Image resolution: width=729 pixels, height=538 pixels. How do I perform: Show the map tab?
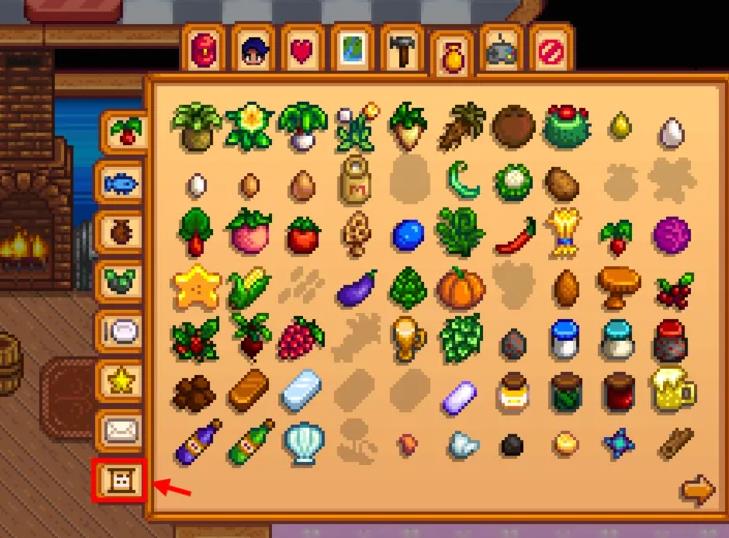[x=351, y=50]
